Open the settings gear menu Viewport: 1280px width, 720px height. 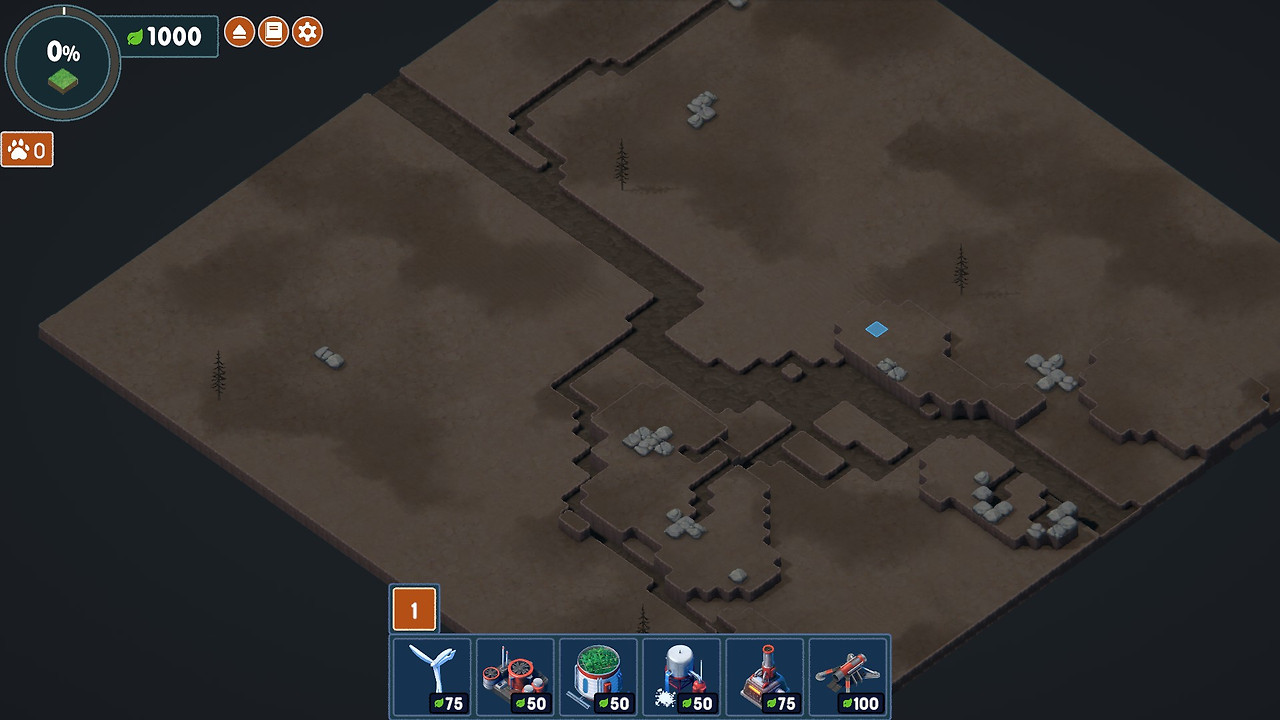pos(308,32)
